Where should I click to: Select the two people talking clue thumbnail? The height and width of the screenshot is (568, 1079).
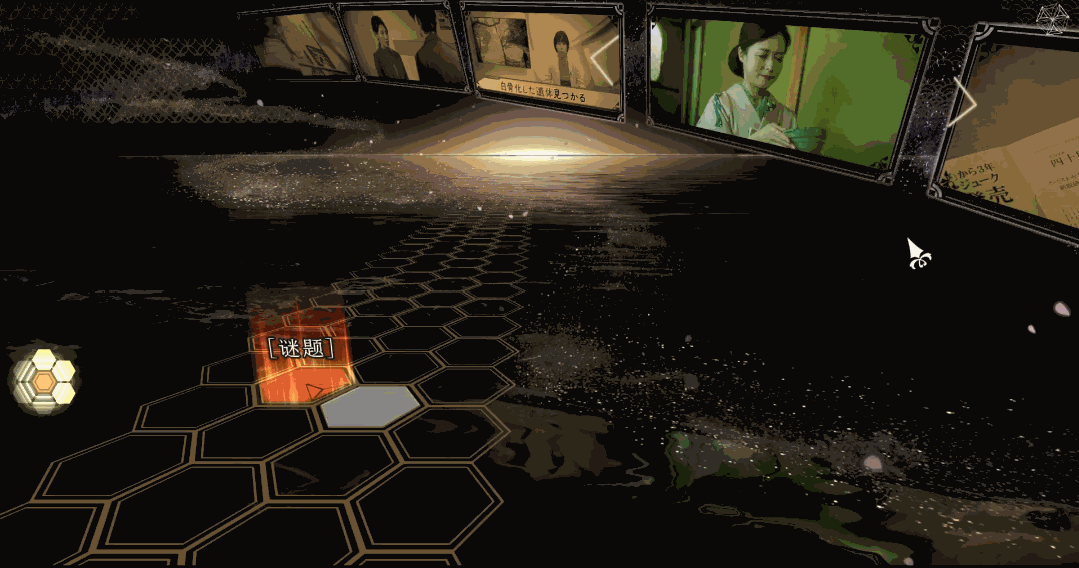(x=402, y=46)
